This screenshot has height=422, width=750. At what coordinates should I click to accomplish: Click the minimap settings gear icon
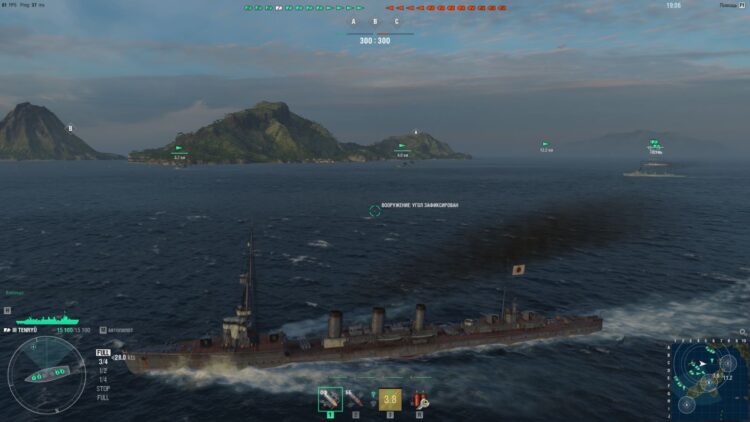click(740, 333)
